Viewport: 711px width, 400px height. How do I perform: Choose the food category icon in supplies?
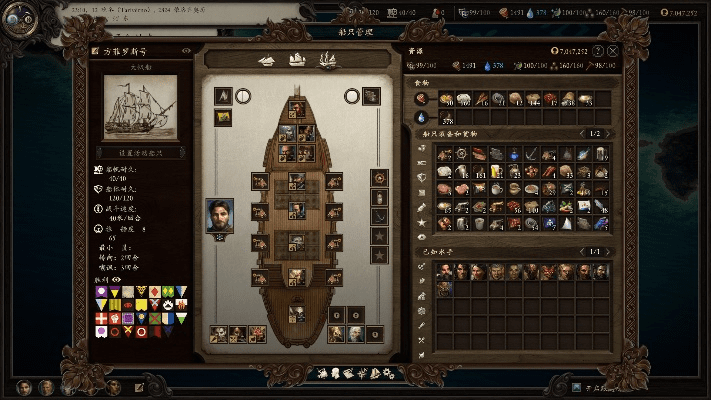[421, 99]
